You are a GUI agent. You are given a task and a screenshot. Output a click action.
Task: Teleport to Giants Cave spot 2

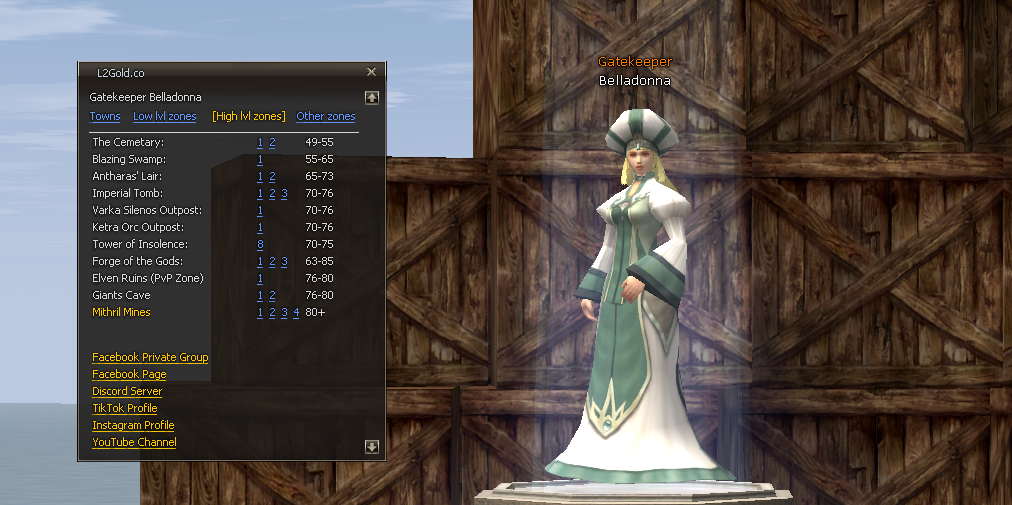point(272,296)
